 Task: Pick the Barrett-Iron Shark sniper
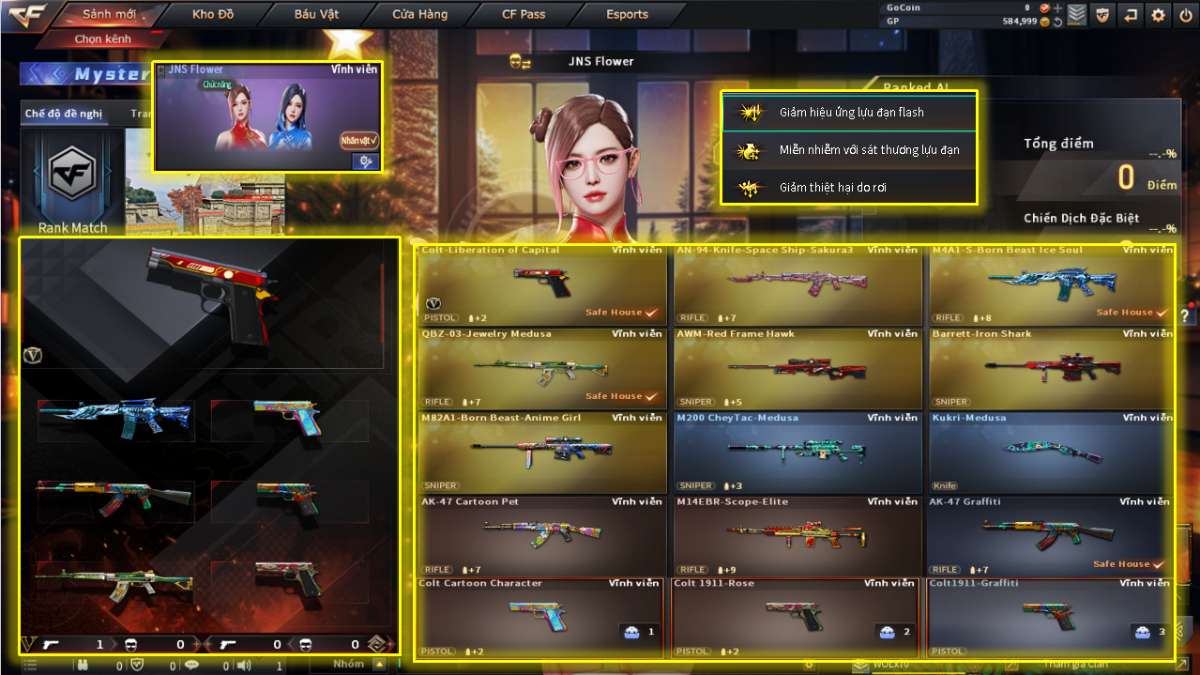pyautogui.click(x=1050, y=368)
